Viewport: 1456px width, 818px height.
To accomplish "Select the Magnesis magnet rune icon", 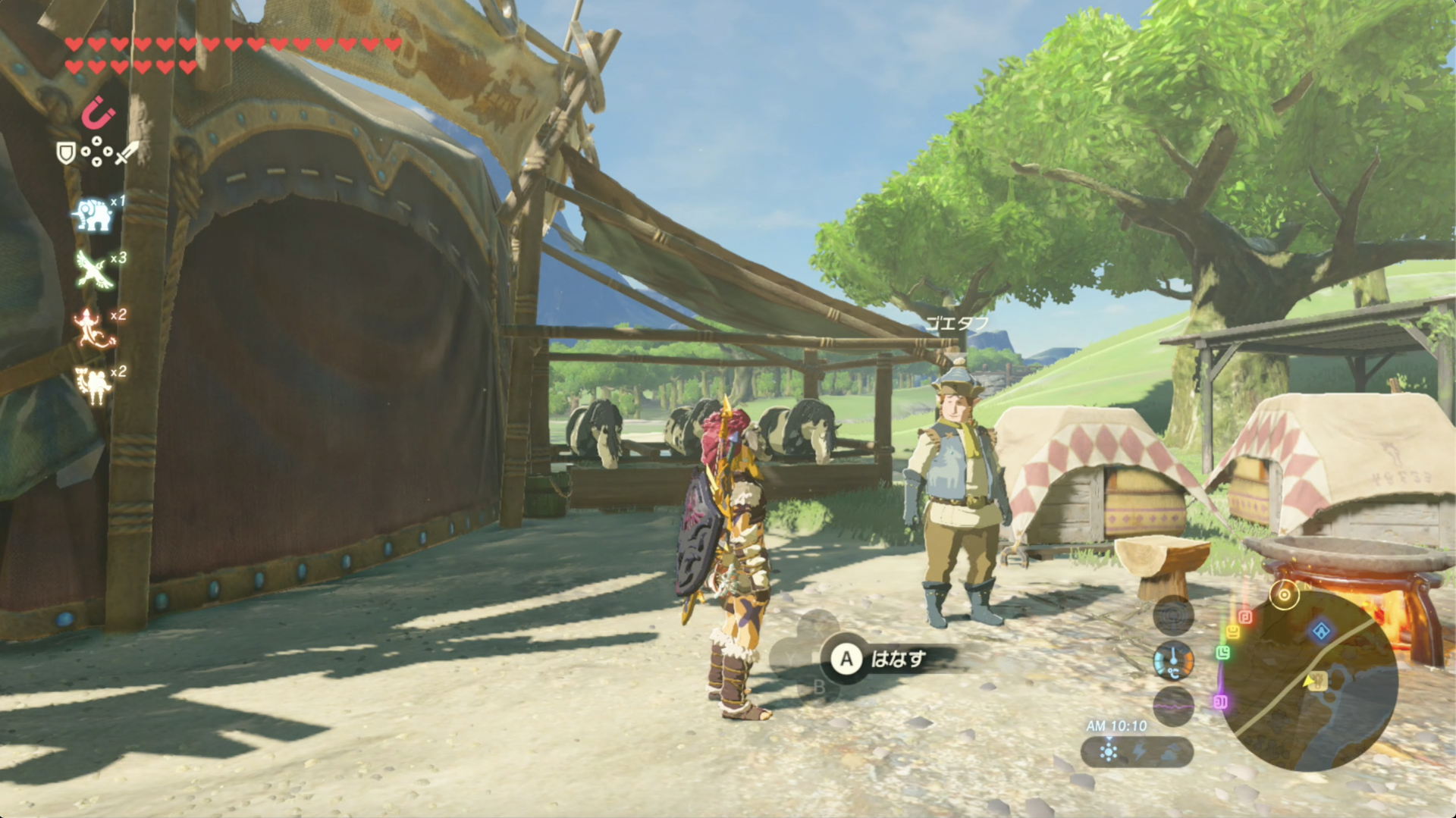I will point(98,114).
